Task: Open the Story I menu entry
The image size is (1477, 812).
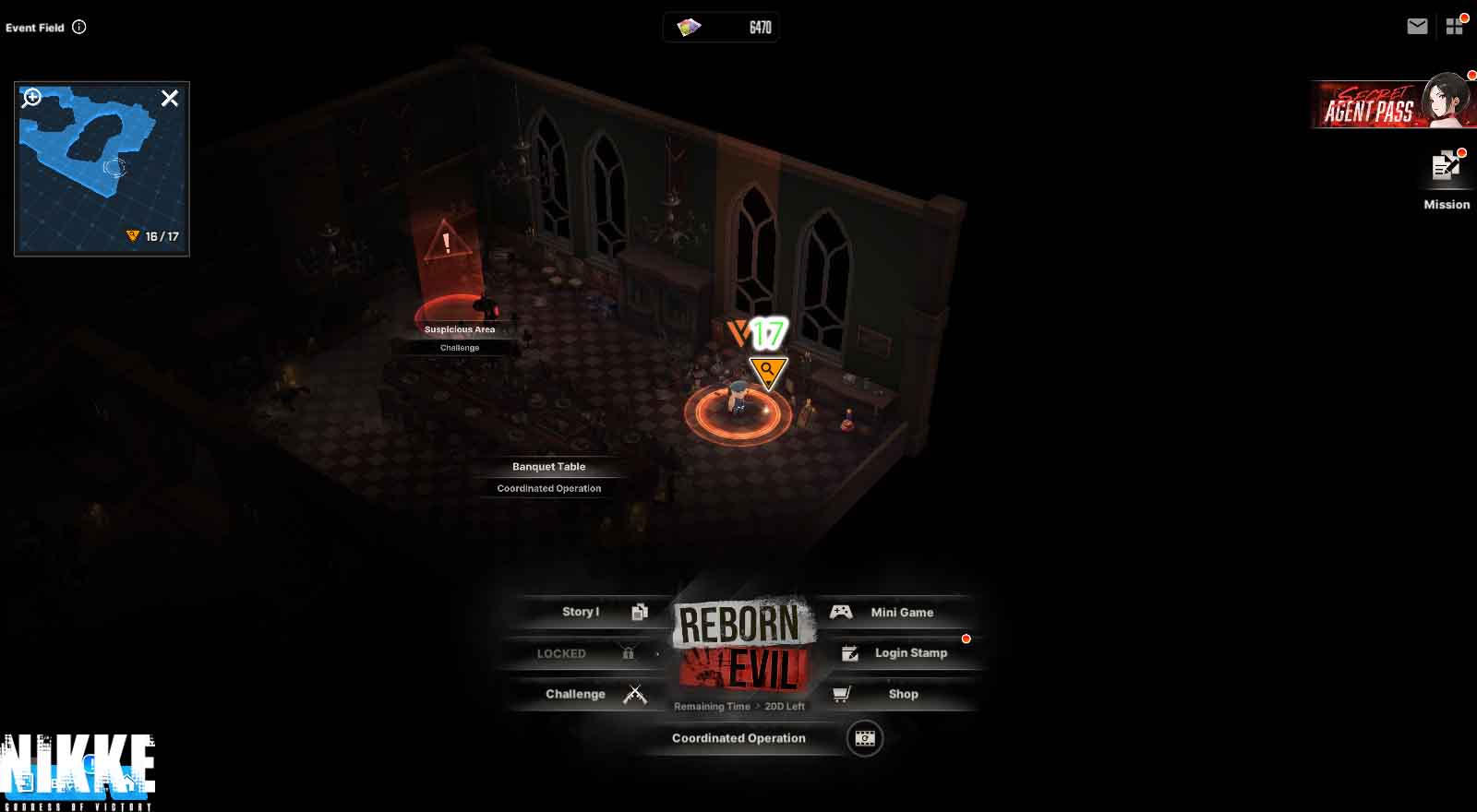Action: coord(593,612)
